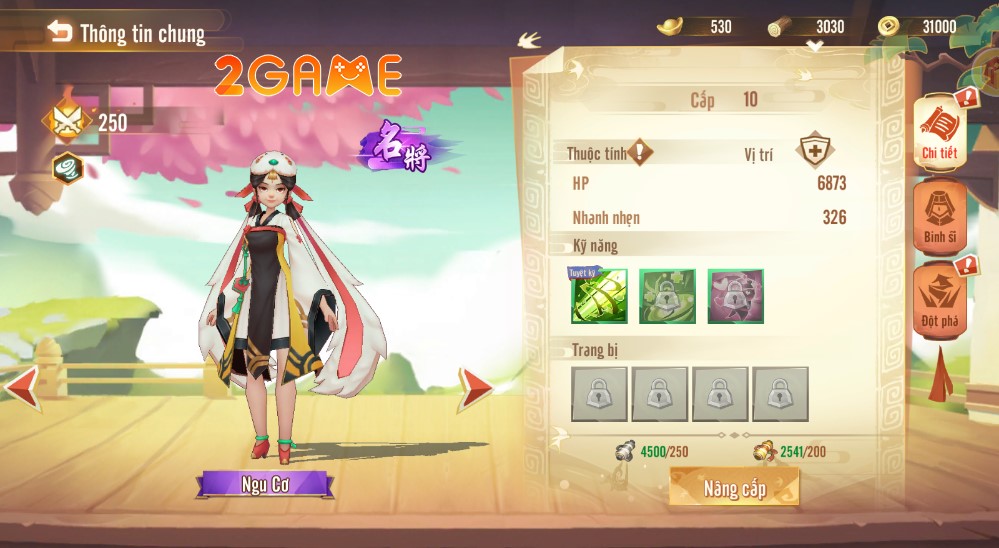Tap the gold coin currency icon
999x548 pixels.
[x=888, y=26]
